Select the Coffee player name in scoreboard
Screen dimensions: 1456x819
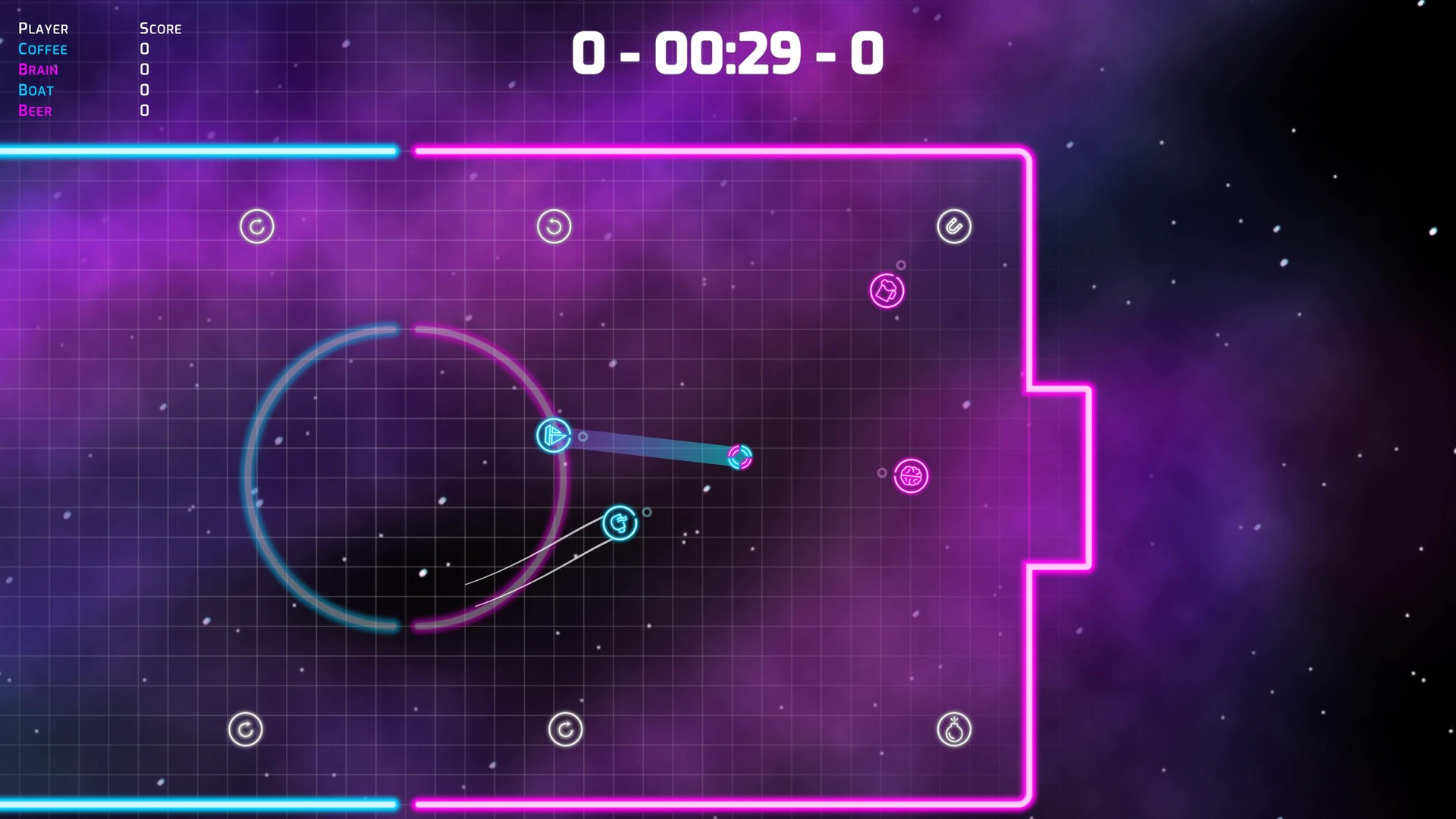coord(43,49)
